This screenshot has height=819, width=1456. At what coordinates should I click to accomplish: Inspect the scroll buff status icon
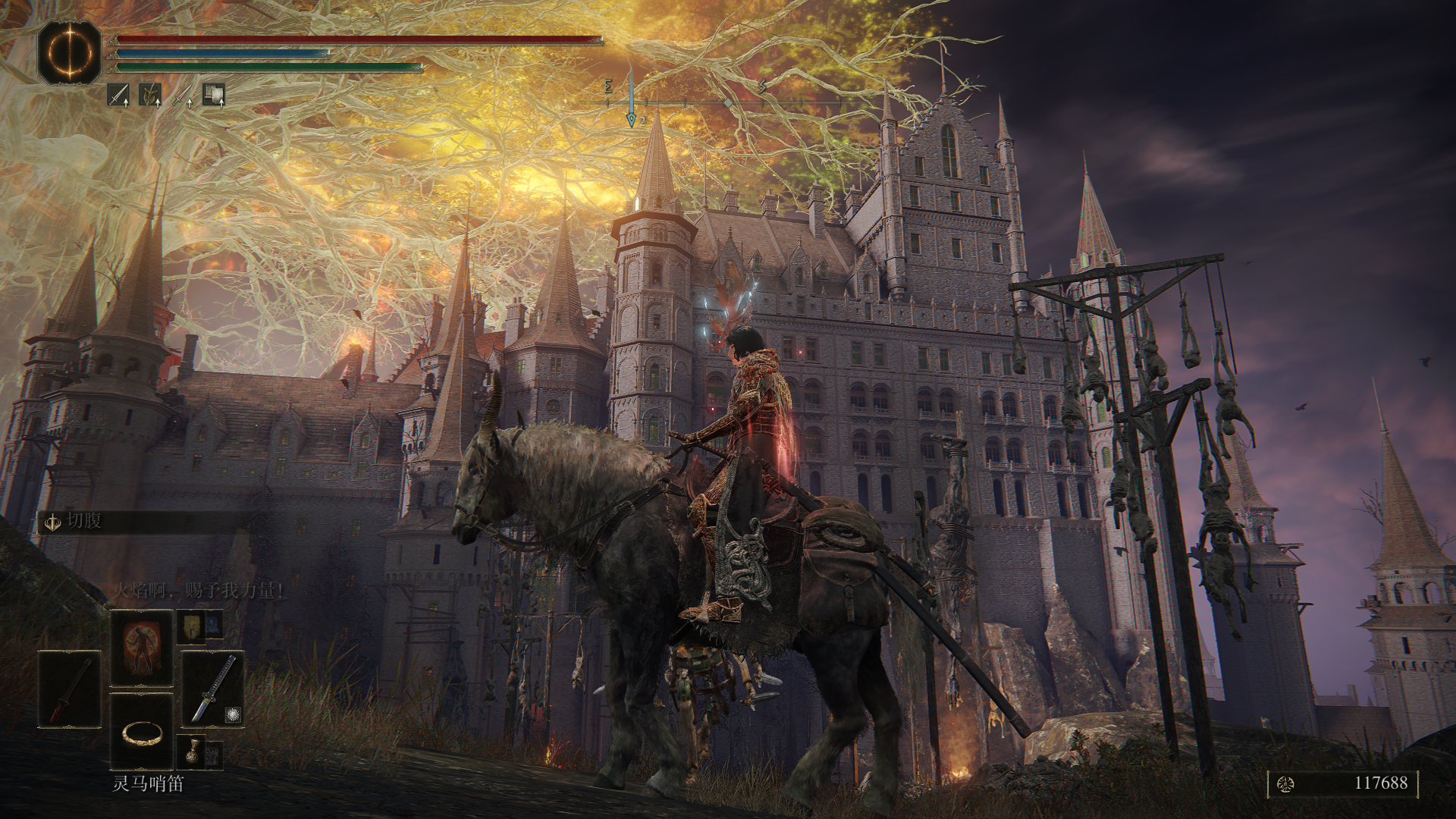213,95
